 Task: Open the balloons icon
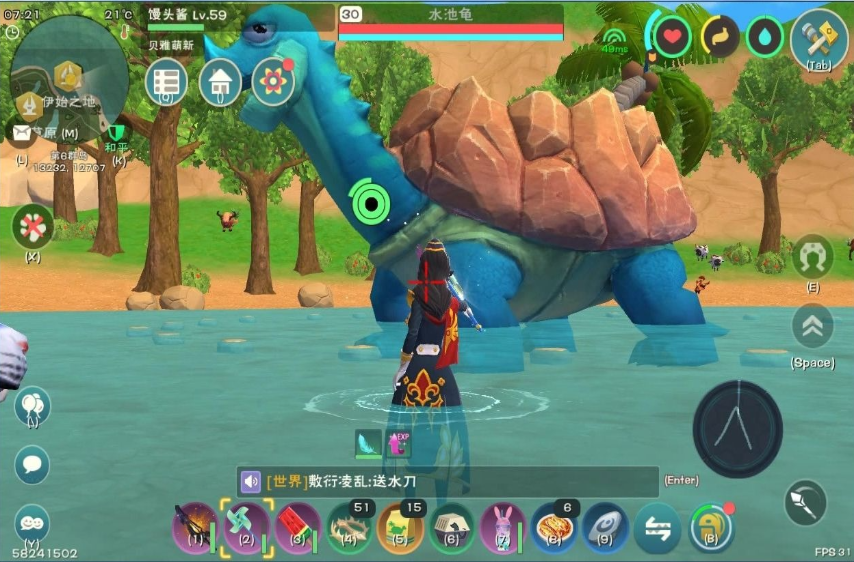tap(32, 405)
